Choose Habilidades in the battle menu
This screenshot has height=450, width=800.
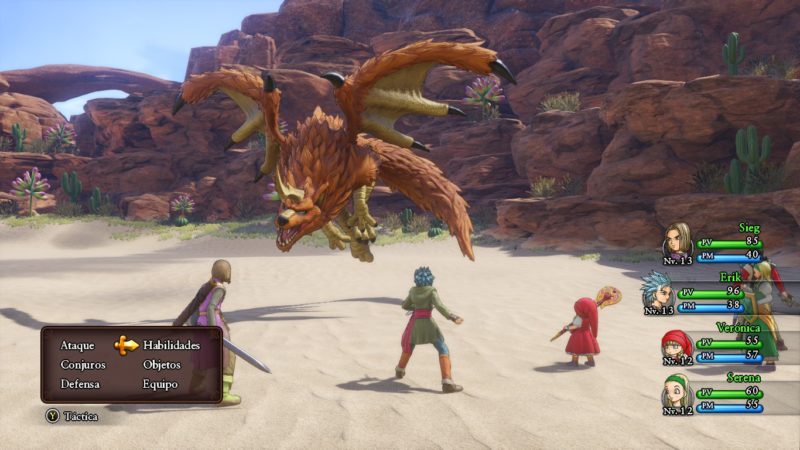[171, 345]
